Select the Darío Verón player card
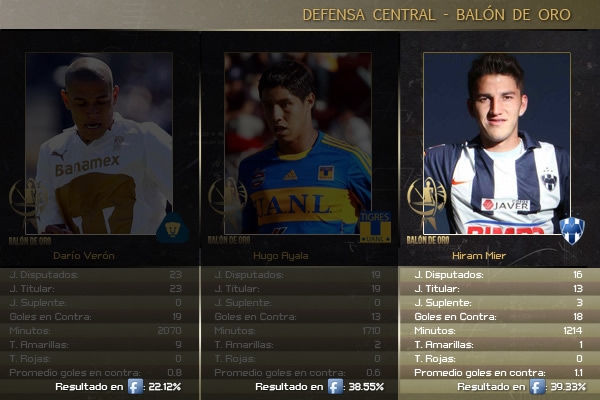600x400 pixels. click(x=99, y=143)
